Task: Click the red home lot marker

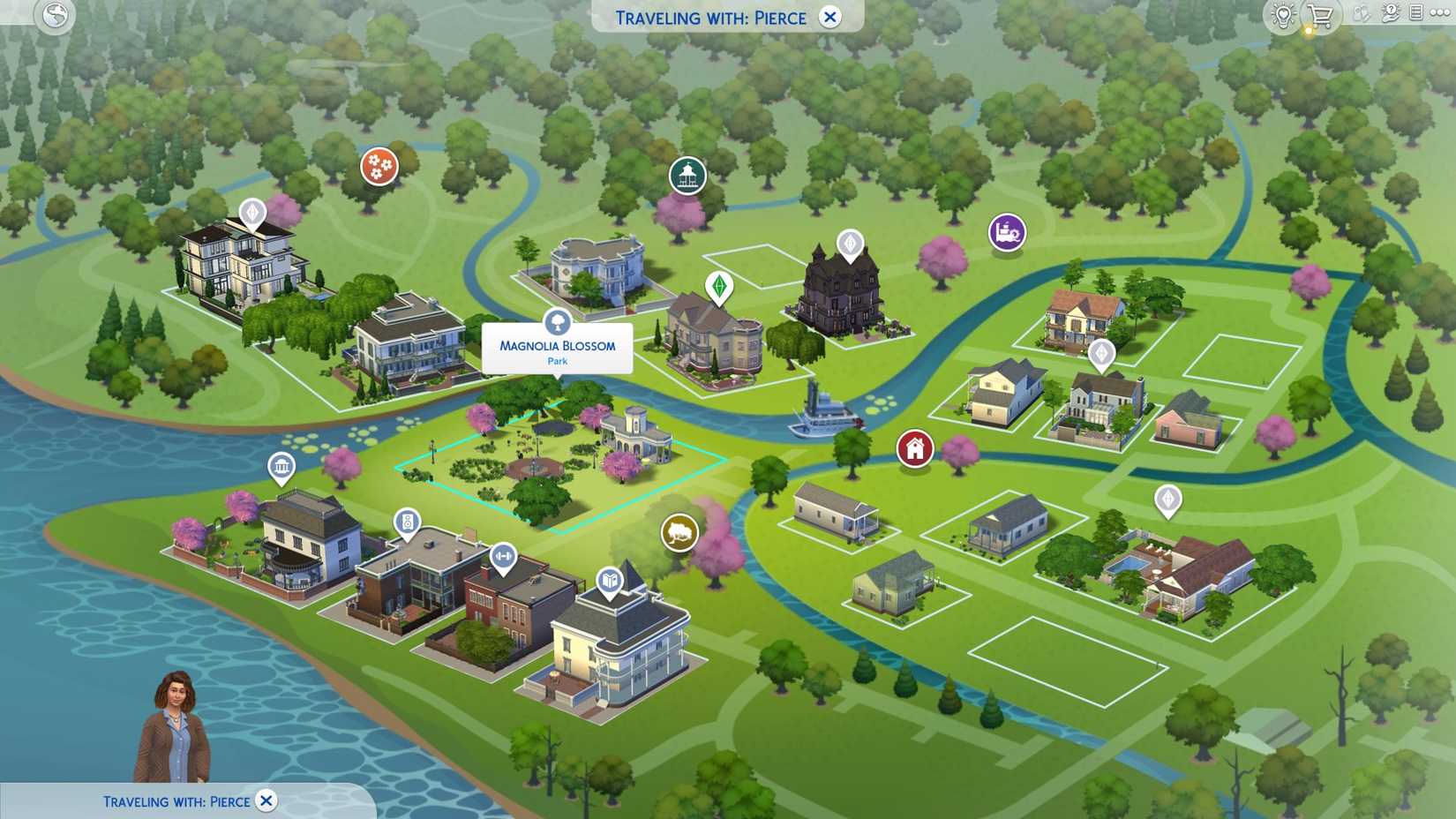Action: 913,448
